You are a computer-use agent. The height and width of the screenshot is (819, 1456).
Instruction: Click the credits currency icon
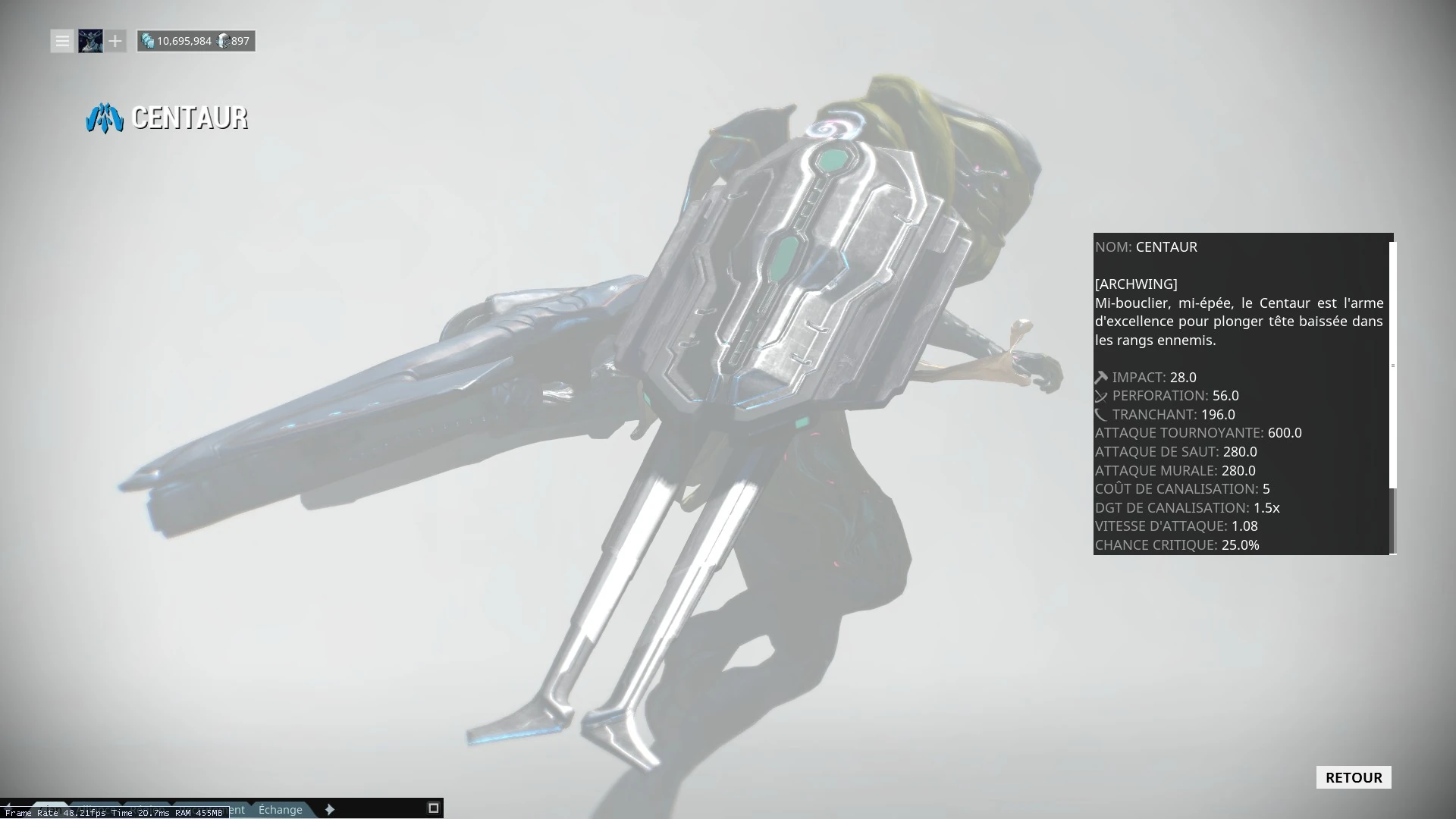tap(147, 42)
